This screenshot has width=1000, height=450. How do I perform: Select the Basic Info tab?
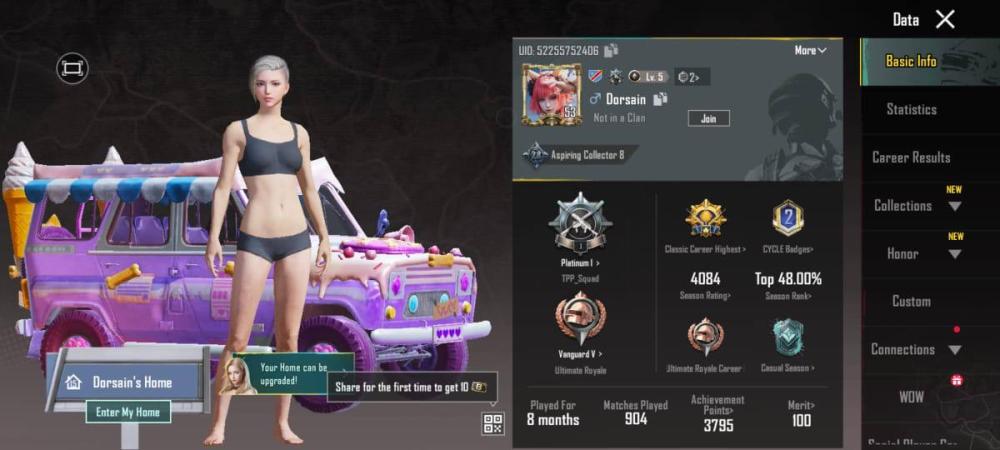(911, 61)
